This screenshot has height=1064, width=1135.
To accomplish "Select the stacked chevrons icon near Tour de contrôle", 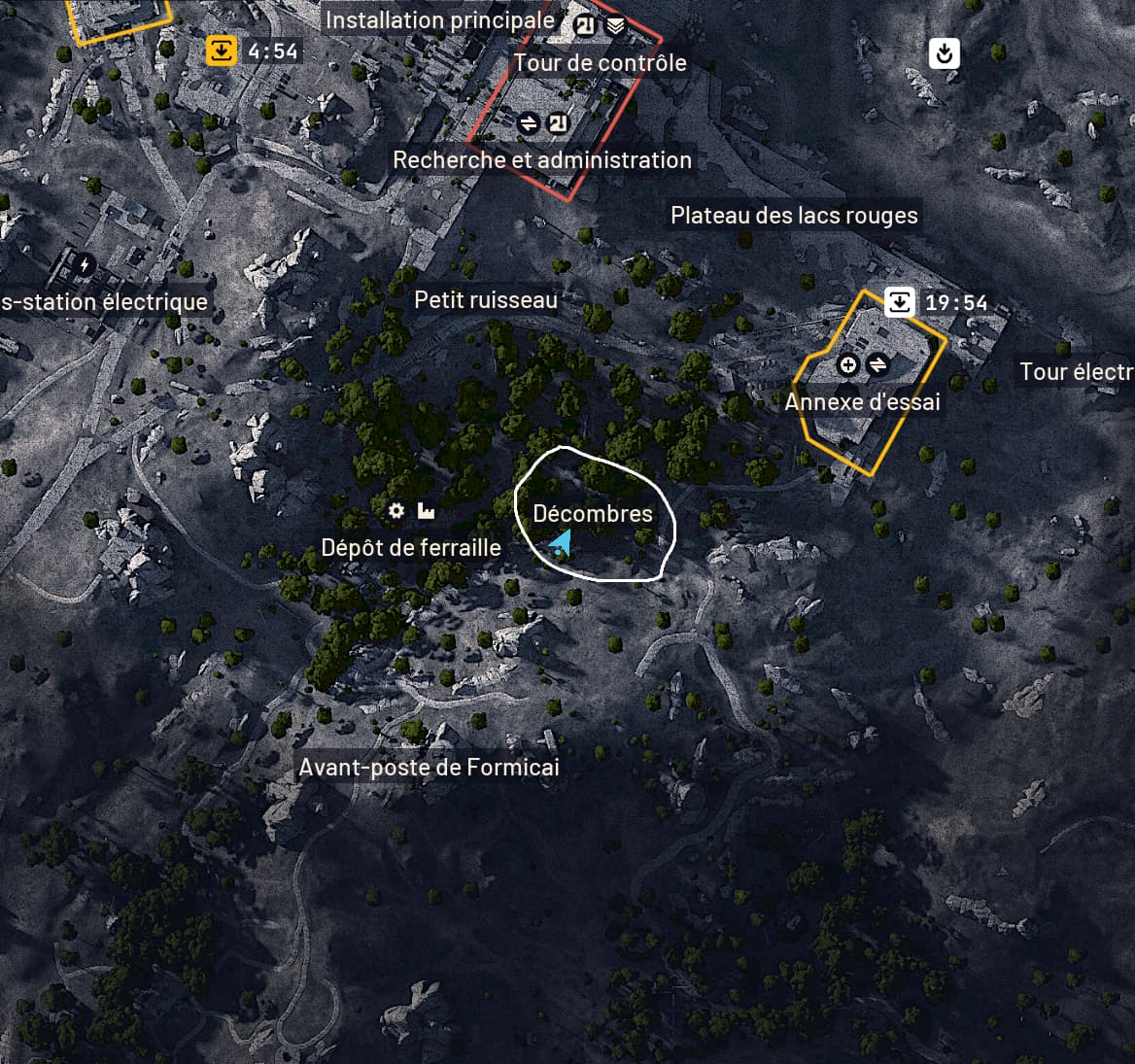I will pyautogui.click(x=615, y=26).
